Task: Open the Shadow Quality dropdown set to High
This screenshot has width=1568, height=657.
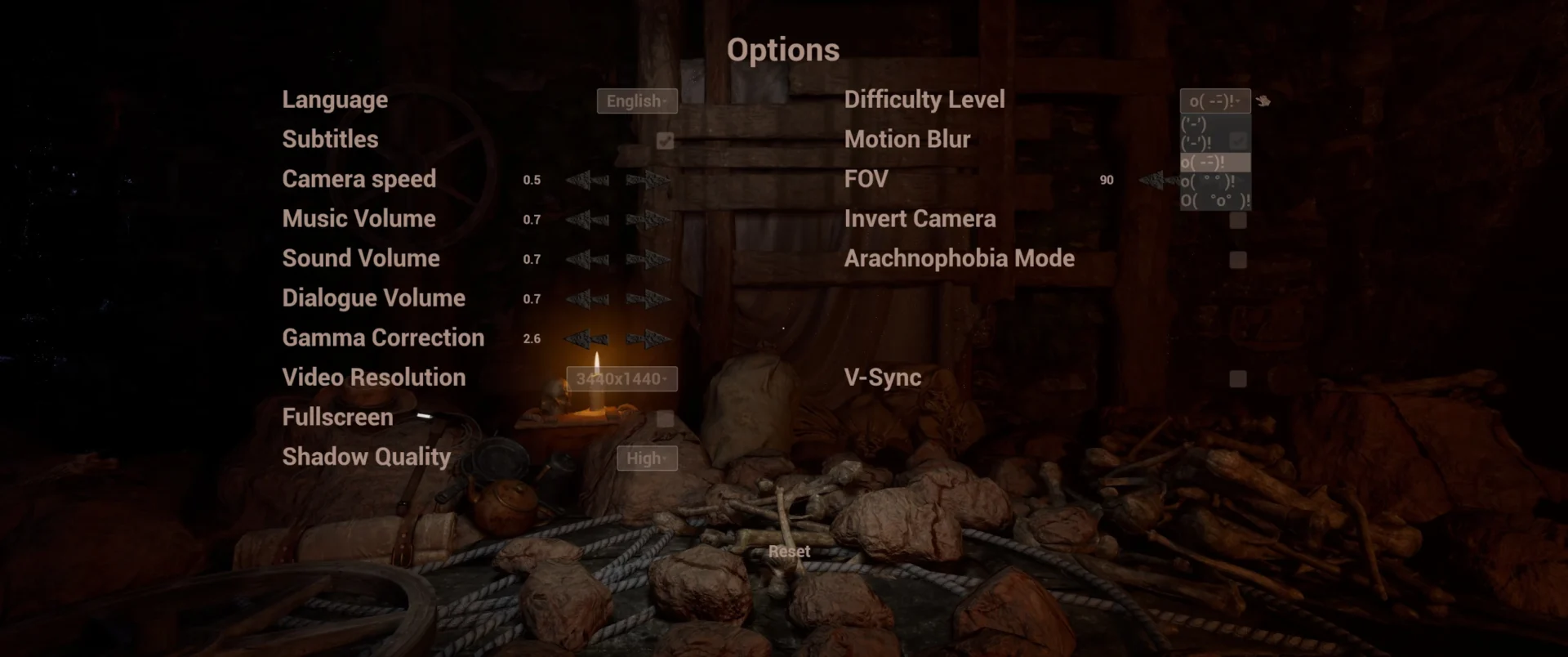Action: [x=647, y=458]
